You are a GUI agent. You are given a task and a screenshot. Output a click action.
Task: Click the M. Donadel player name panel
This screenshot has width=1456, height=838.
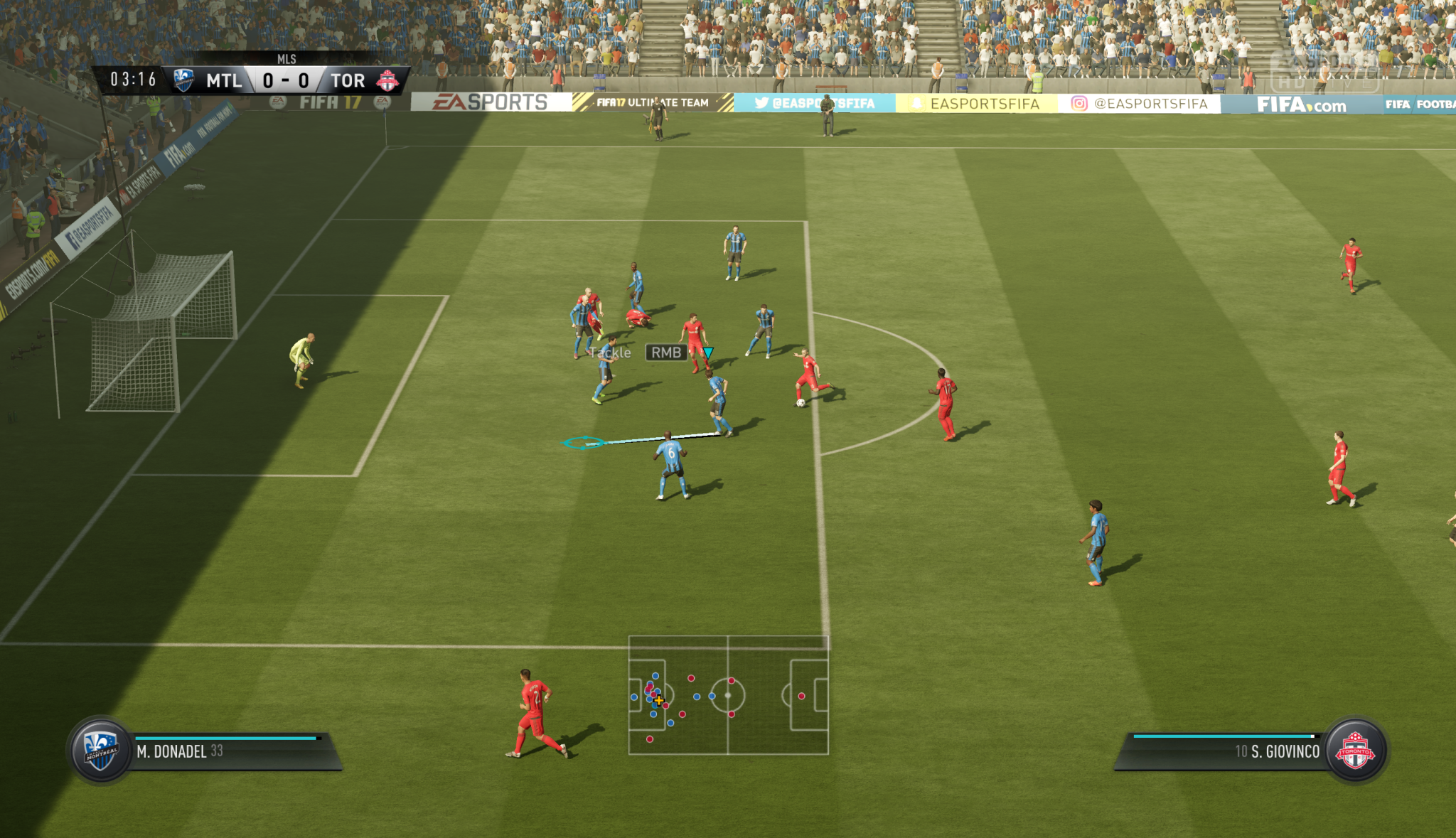(227, 752)
